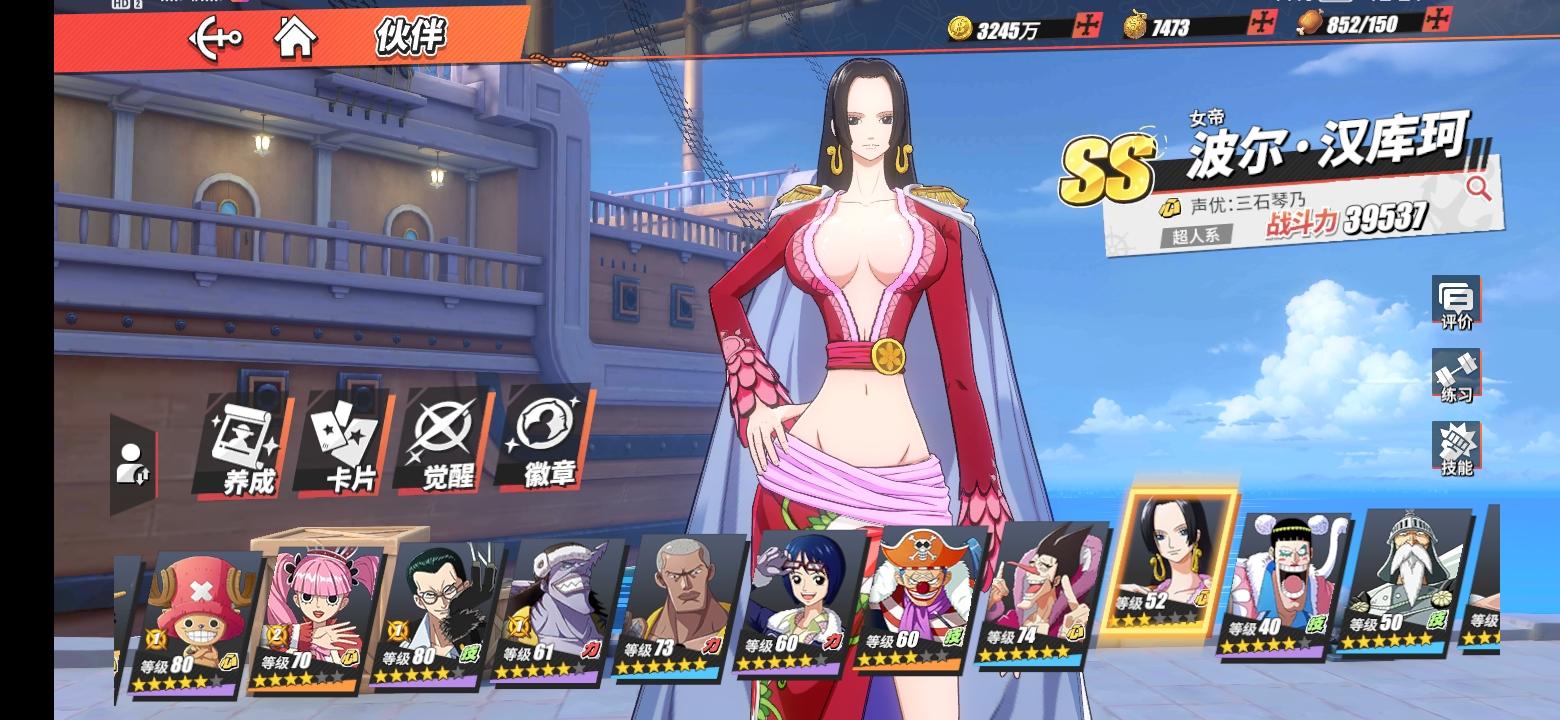Open the 卡片 (card) panel

[343, 445]
